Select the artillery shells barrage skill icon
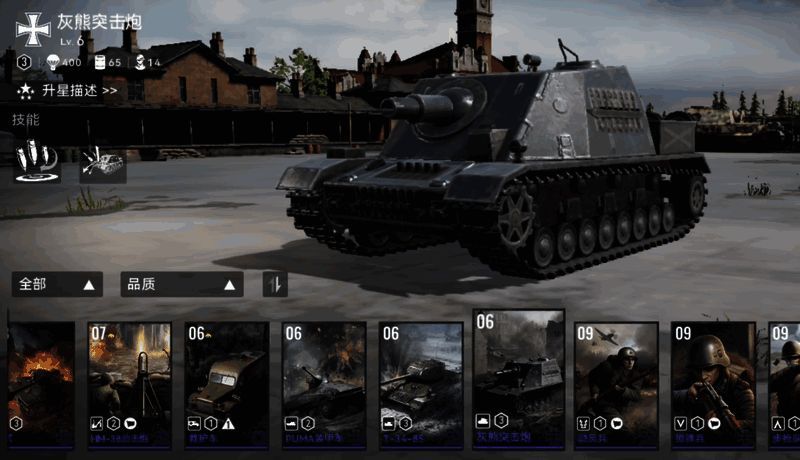Viewport: 800px width, 460px height. [x=37, y=160]
